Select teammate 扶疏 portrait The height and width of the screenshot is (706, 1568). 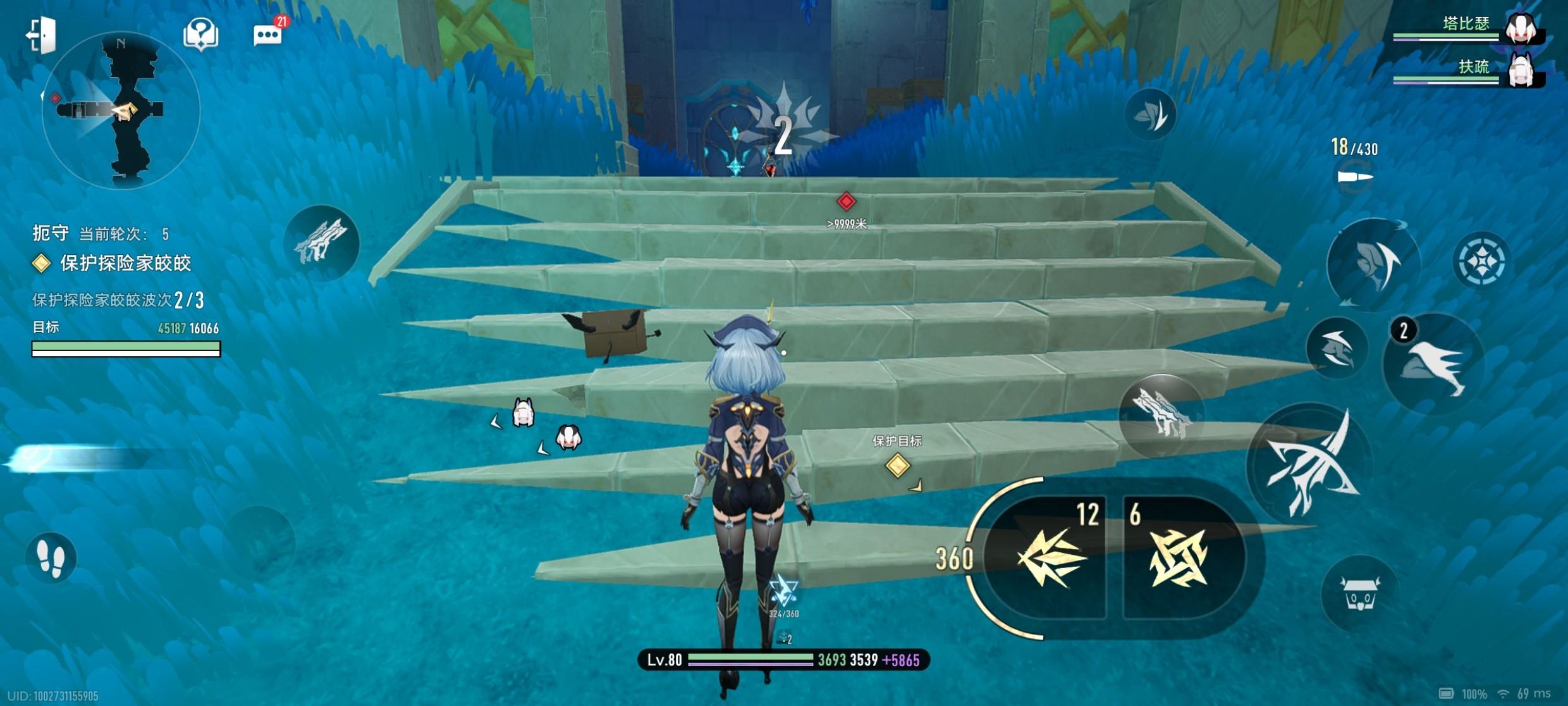pos(1521,70)
